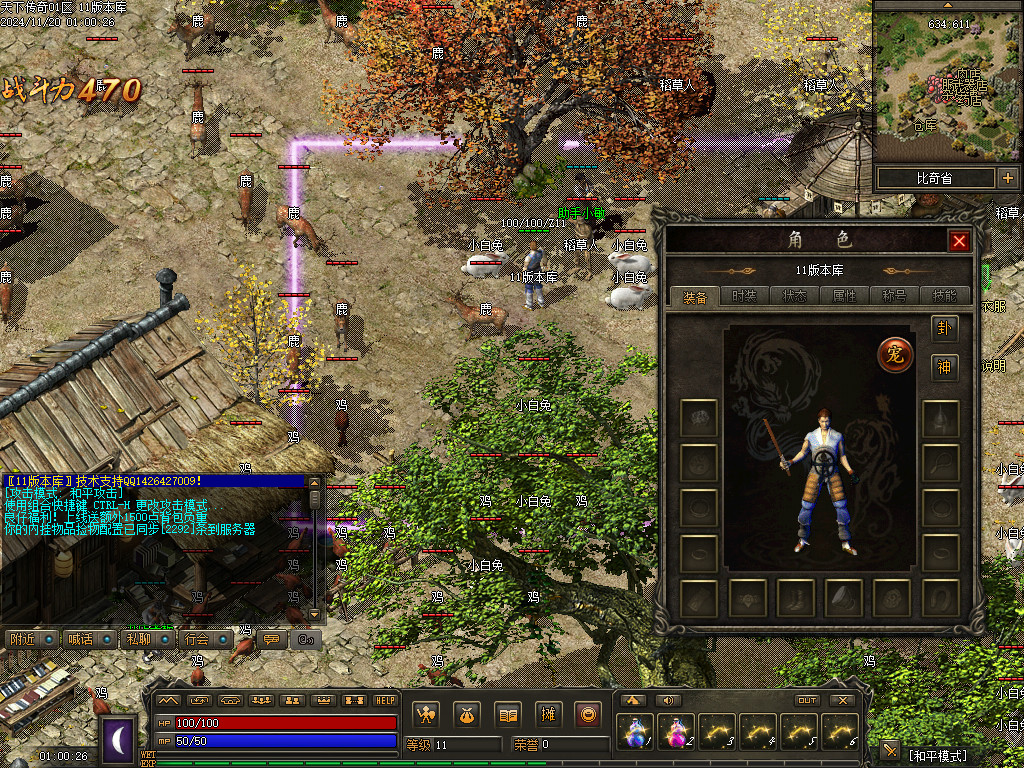Toggle the 喊话 shout chat channel
The image size is (1024, 768).
[x=88, y=639]
